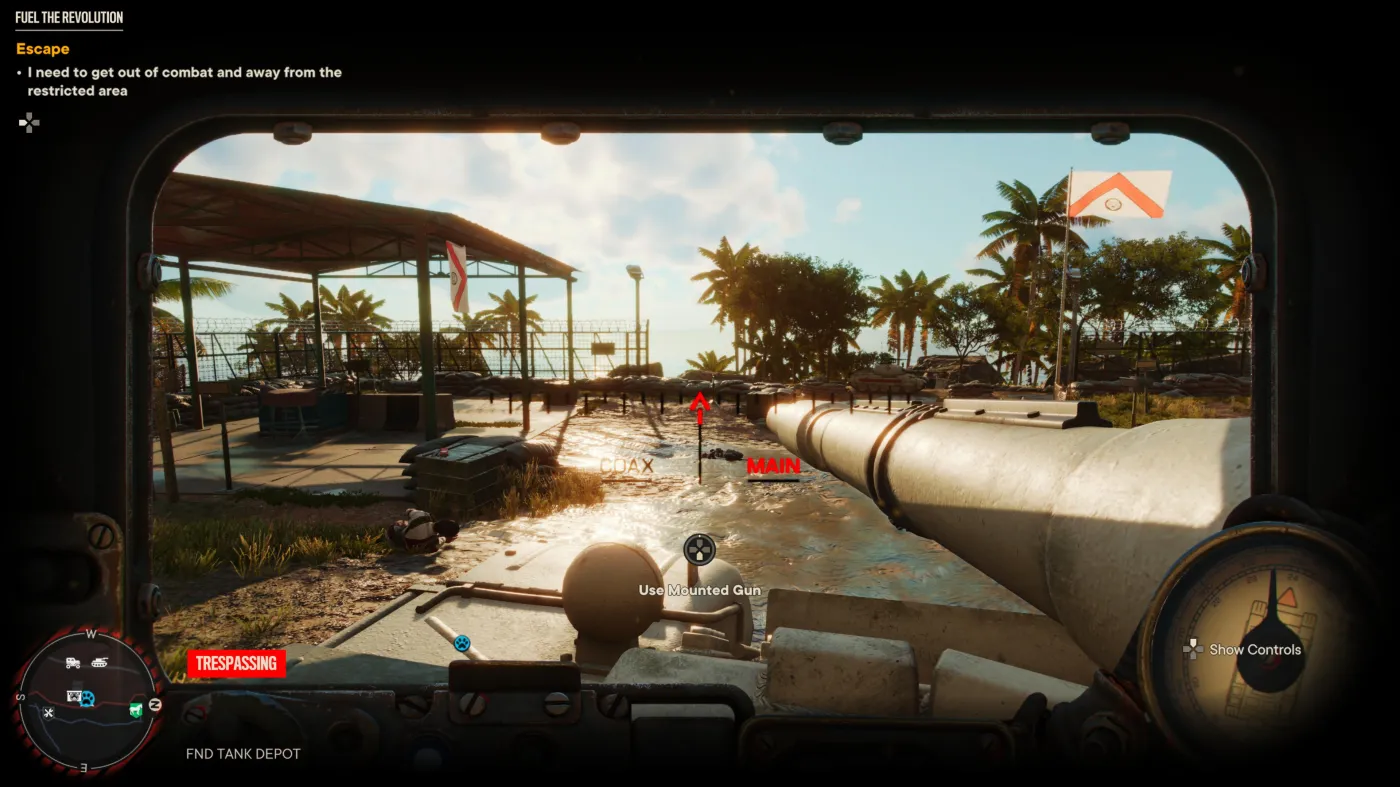This screenshot has height=787, width=1400.
Task: Click the Fuel the Revolution mission title
Action: pyautogui.click(x=69, y=18)
